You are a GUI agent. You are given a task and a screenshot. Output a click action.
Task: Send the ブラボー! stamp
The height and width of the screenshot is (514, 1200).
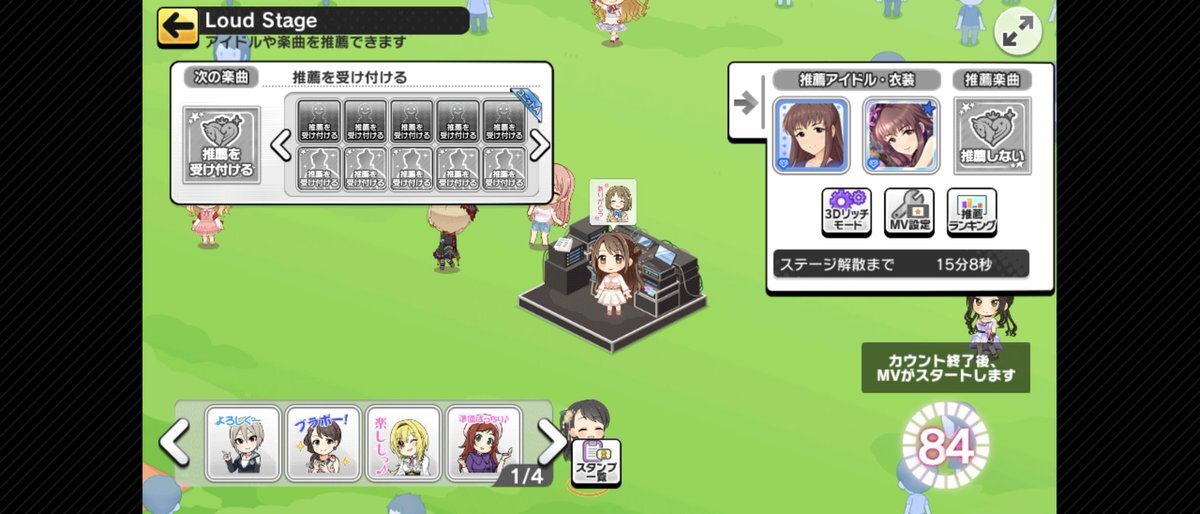click(322, 442)
